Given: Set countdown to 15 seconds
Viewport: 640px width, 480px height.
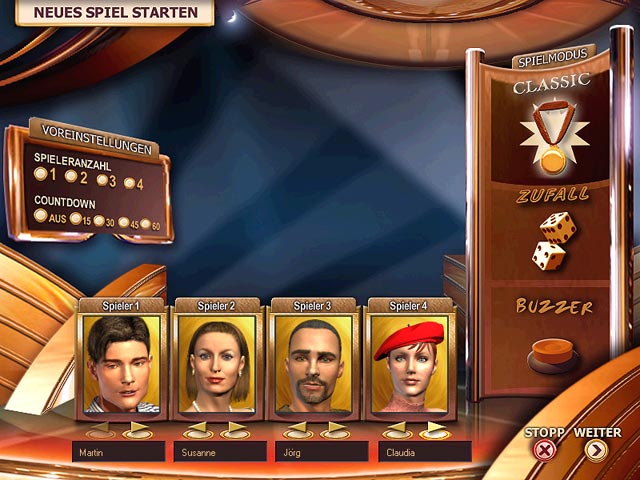Looking at the screenshot, I should 75,219.
